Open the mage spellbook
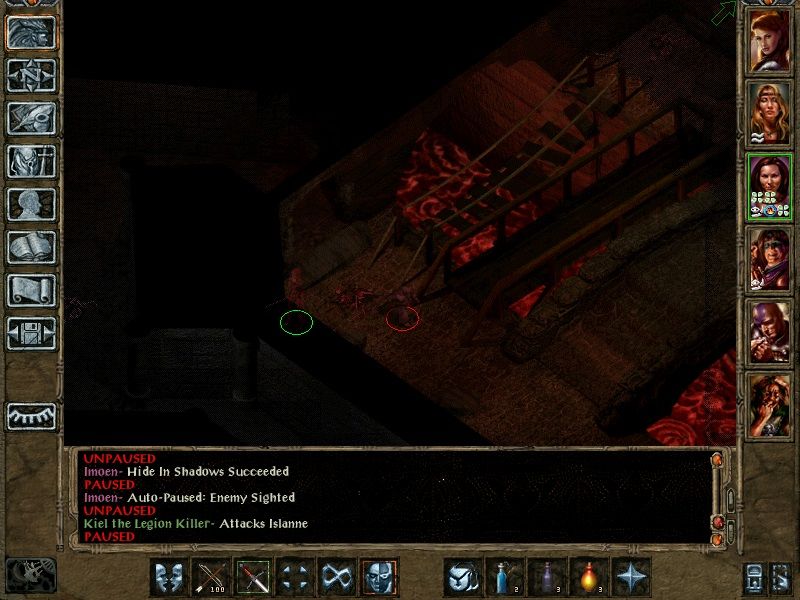The image size is (800, 600). click(x=32, y=247)
